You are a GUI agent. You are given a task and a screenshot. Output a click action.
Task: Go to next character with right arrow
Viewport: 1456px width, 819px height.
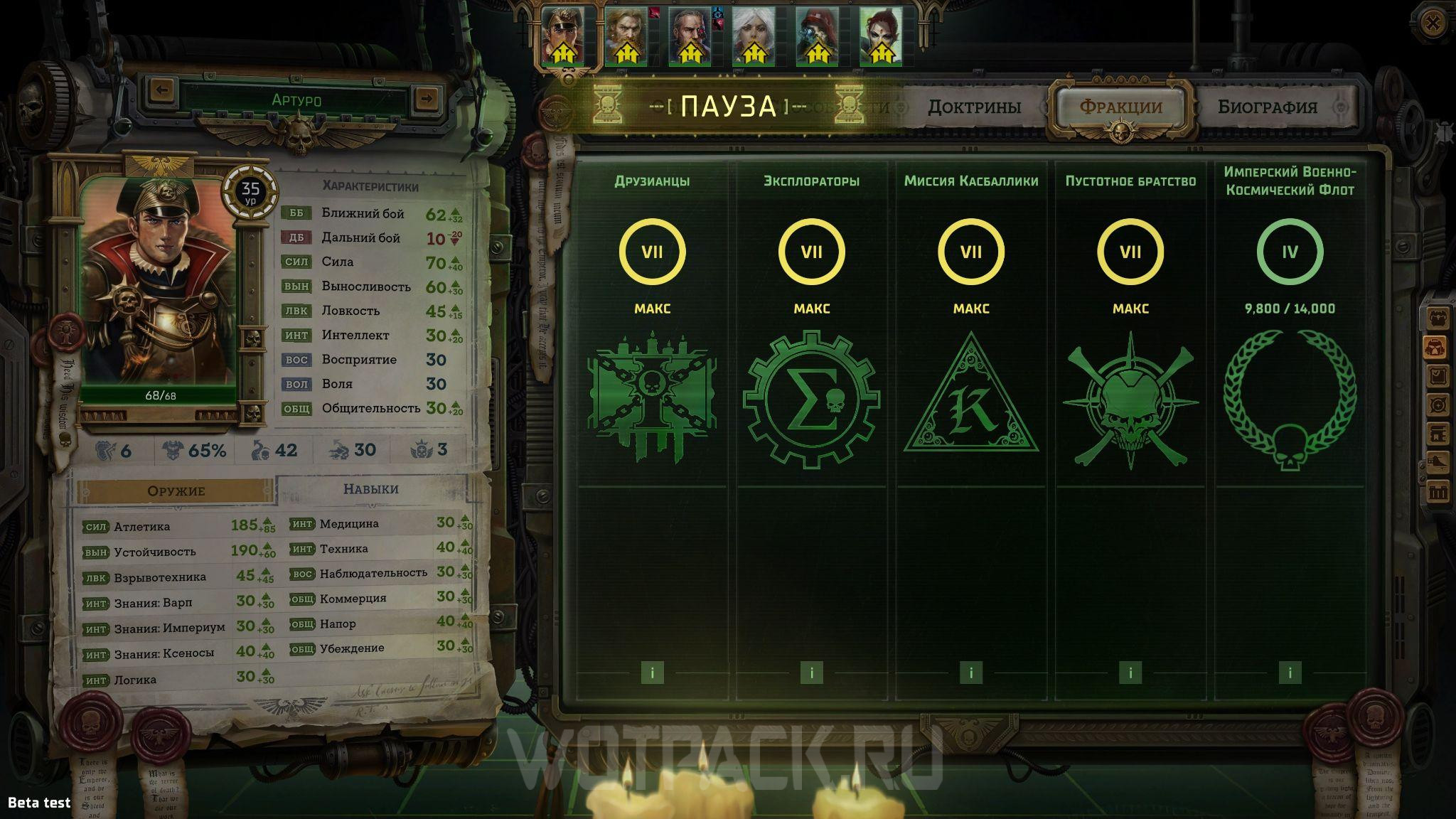tap(426, 97)
